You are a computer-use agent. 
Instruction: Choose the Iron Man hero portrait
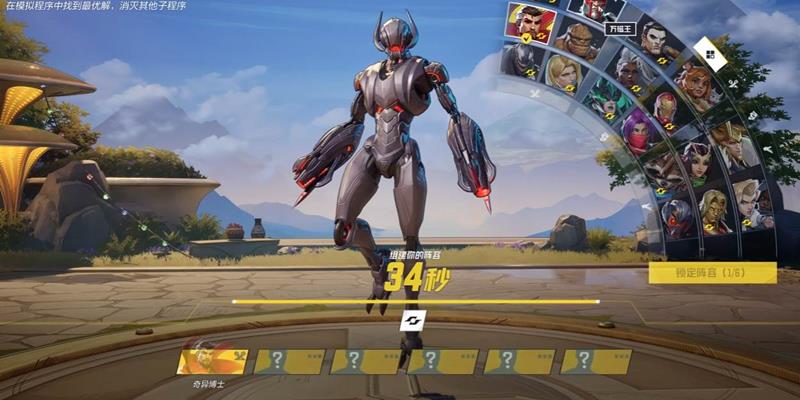coord(667,110)
